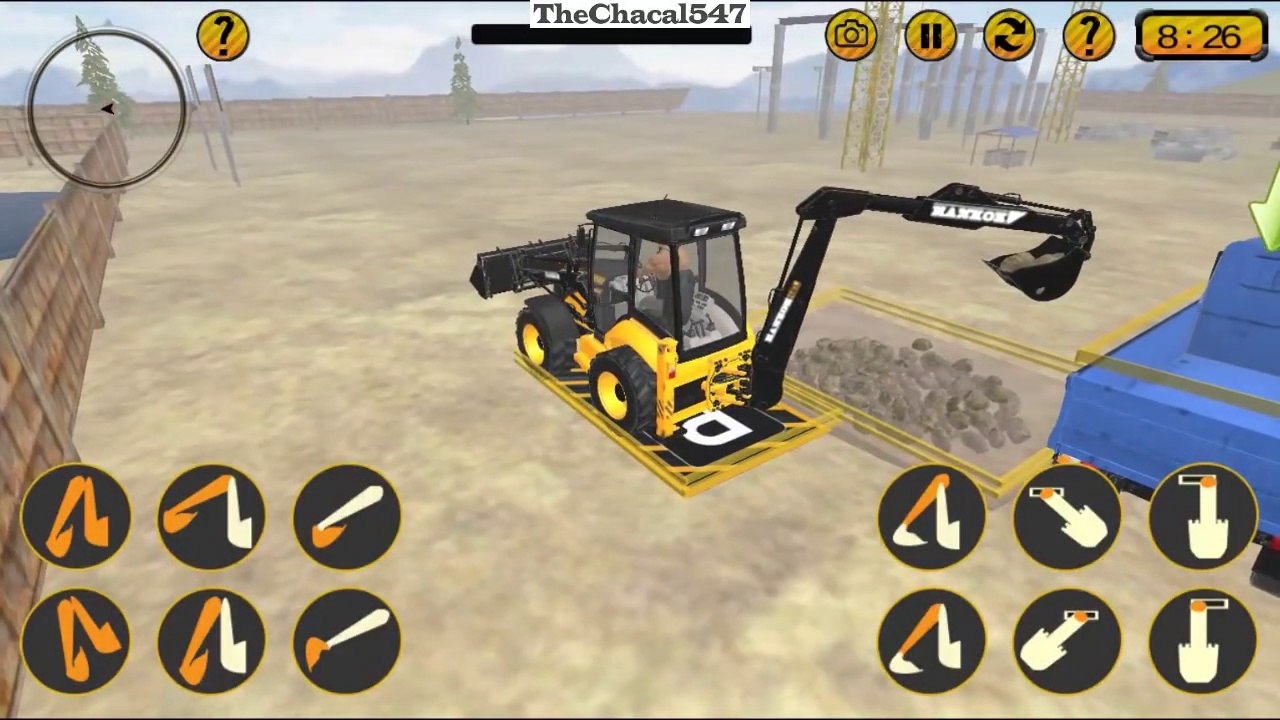Image resolution: width=1280 pixels, height=720 pixels.
Task: Take a screenshot with the camera button
Action: 851,36
